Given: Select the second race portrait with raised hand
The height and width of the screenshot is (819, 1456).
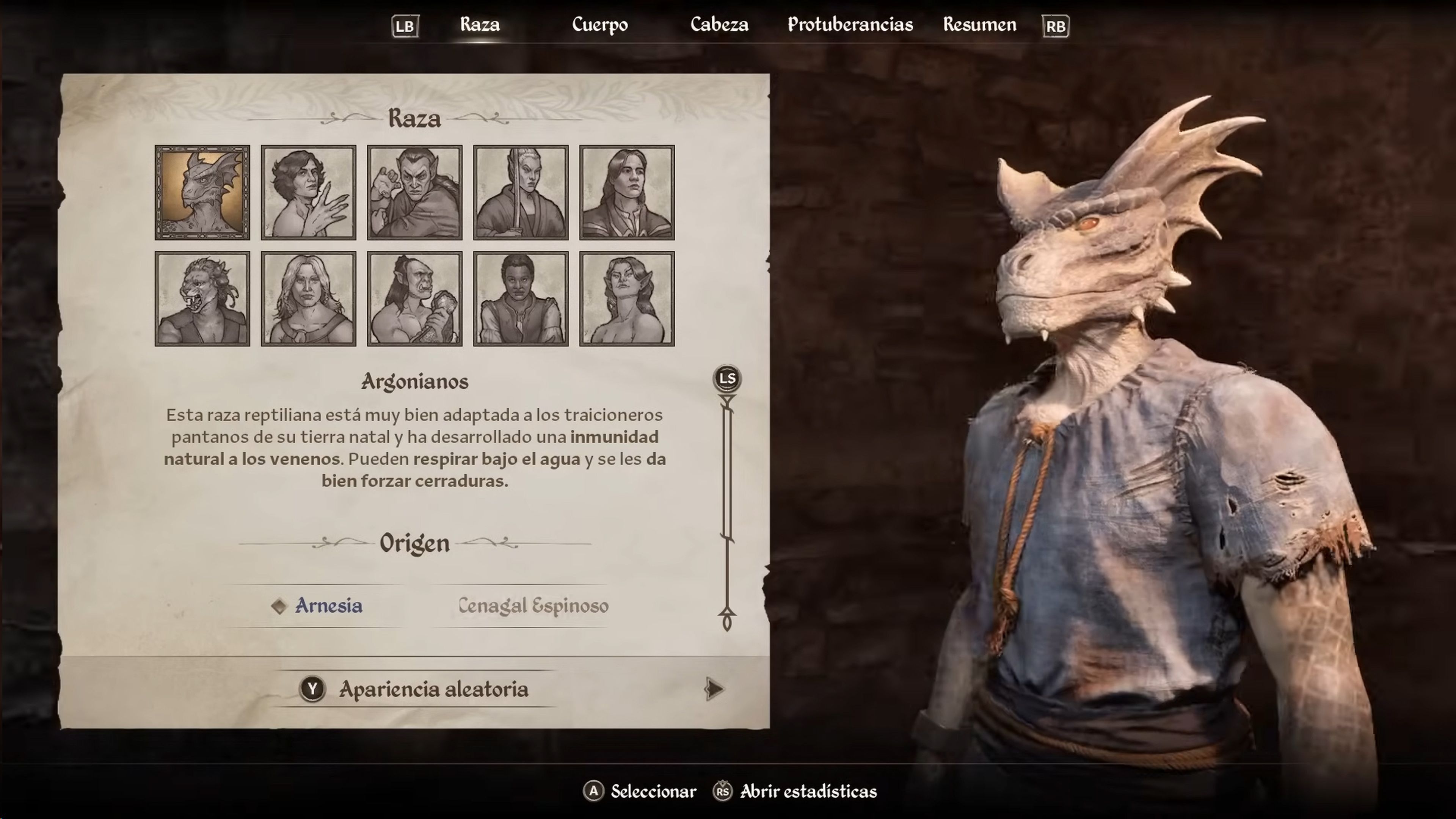Looking at the screenshot, I should [308, 191].
